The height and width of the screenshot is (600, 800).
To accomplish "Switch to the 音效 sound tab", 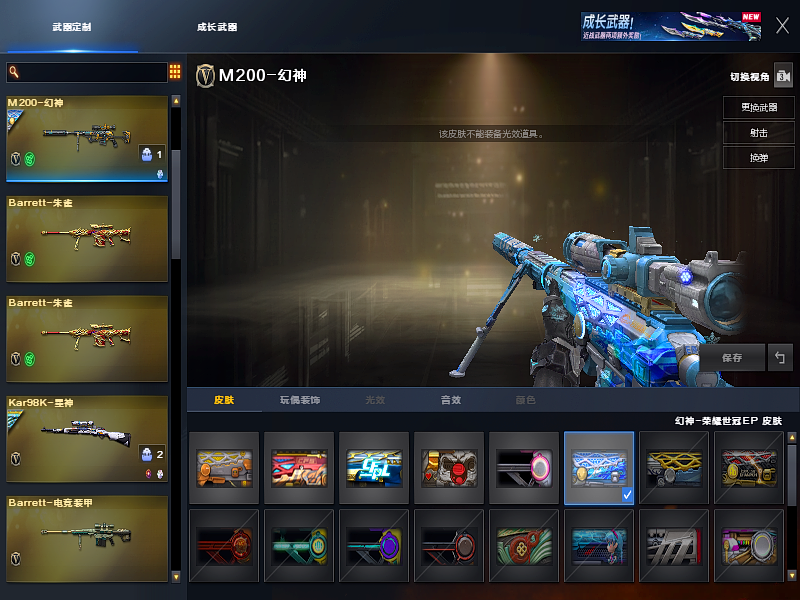I will [x=451, y=400].
